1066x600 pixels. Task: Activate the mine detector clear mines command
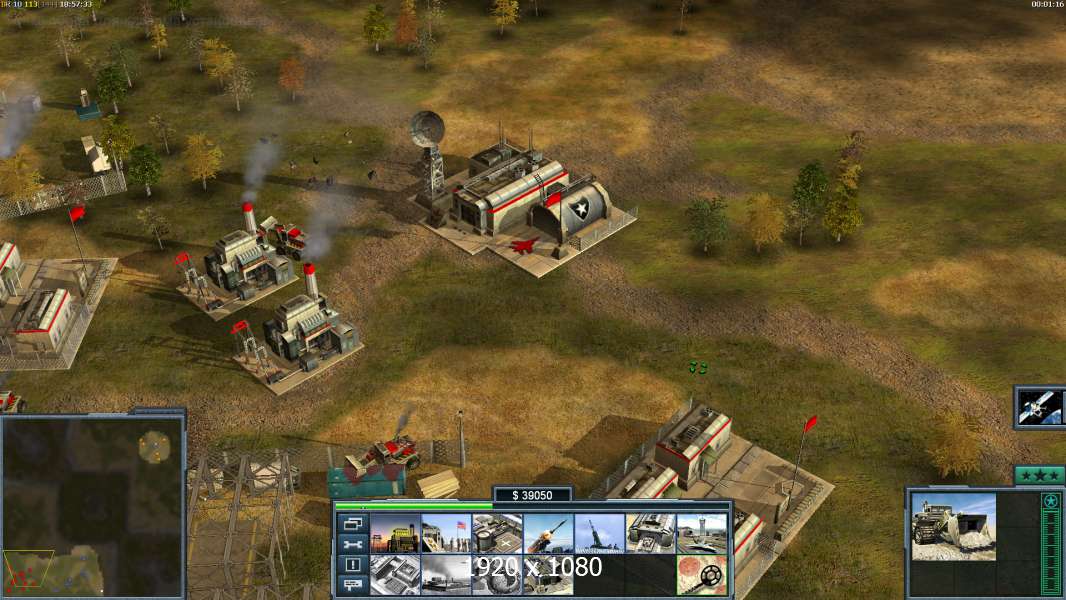click(701, 575)
